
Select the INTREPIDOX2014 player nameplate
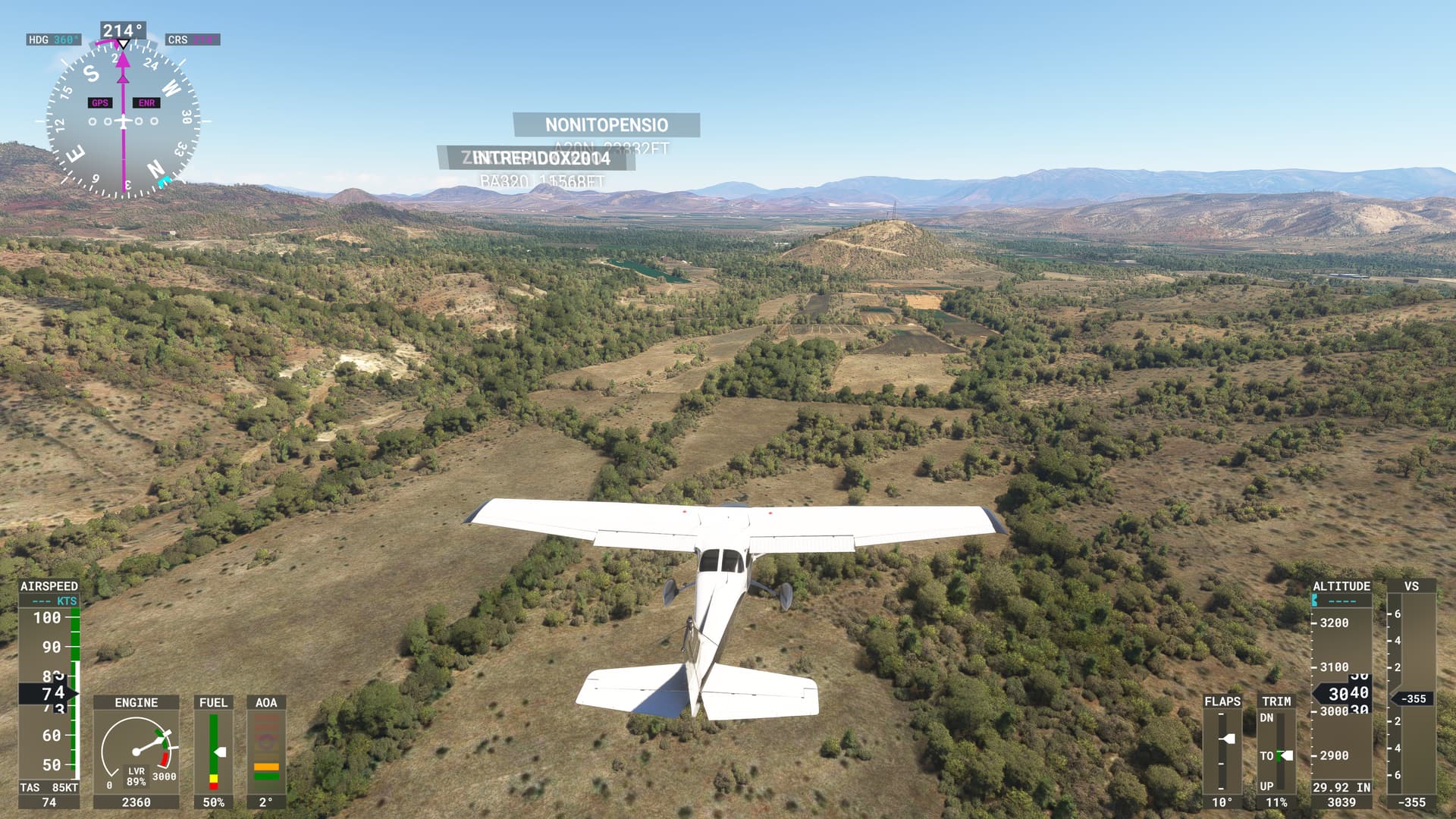point(541,158)
